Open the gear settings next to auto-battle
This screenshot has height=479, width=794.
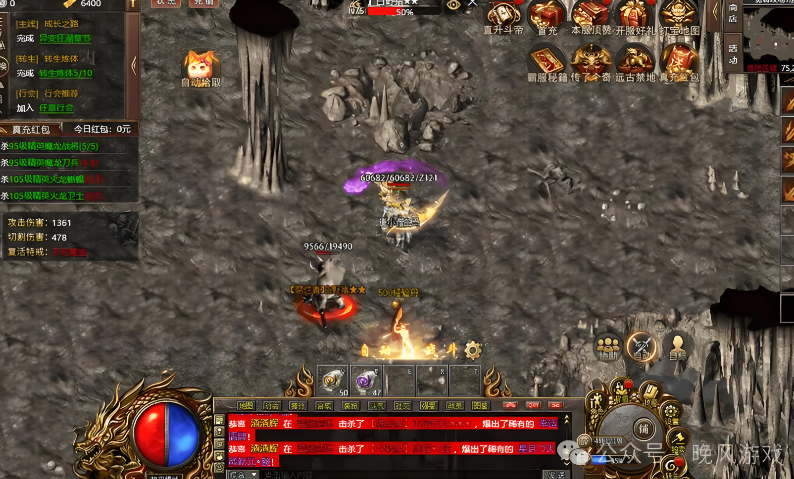(473, 349)
